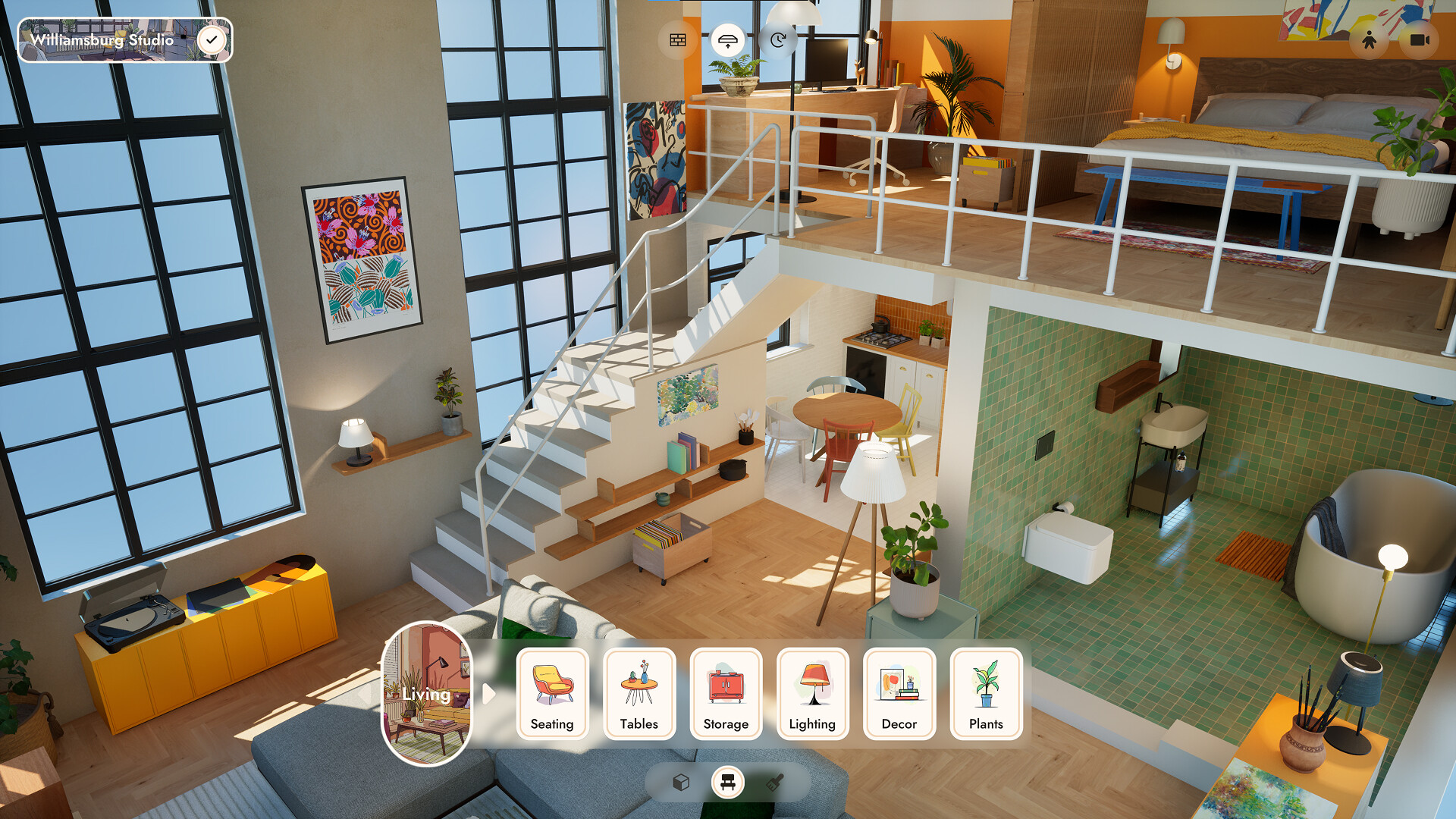This screenshot has width=1456, height=819.
Task: Open the Decor tab
Action: click(x=899, y=695)
